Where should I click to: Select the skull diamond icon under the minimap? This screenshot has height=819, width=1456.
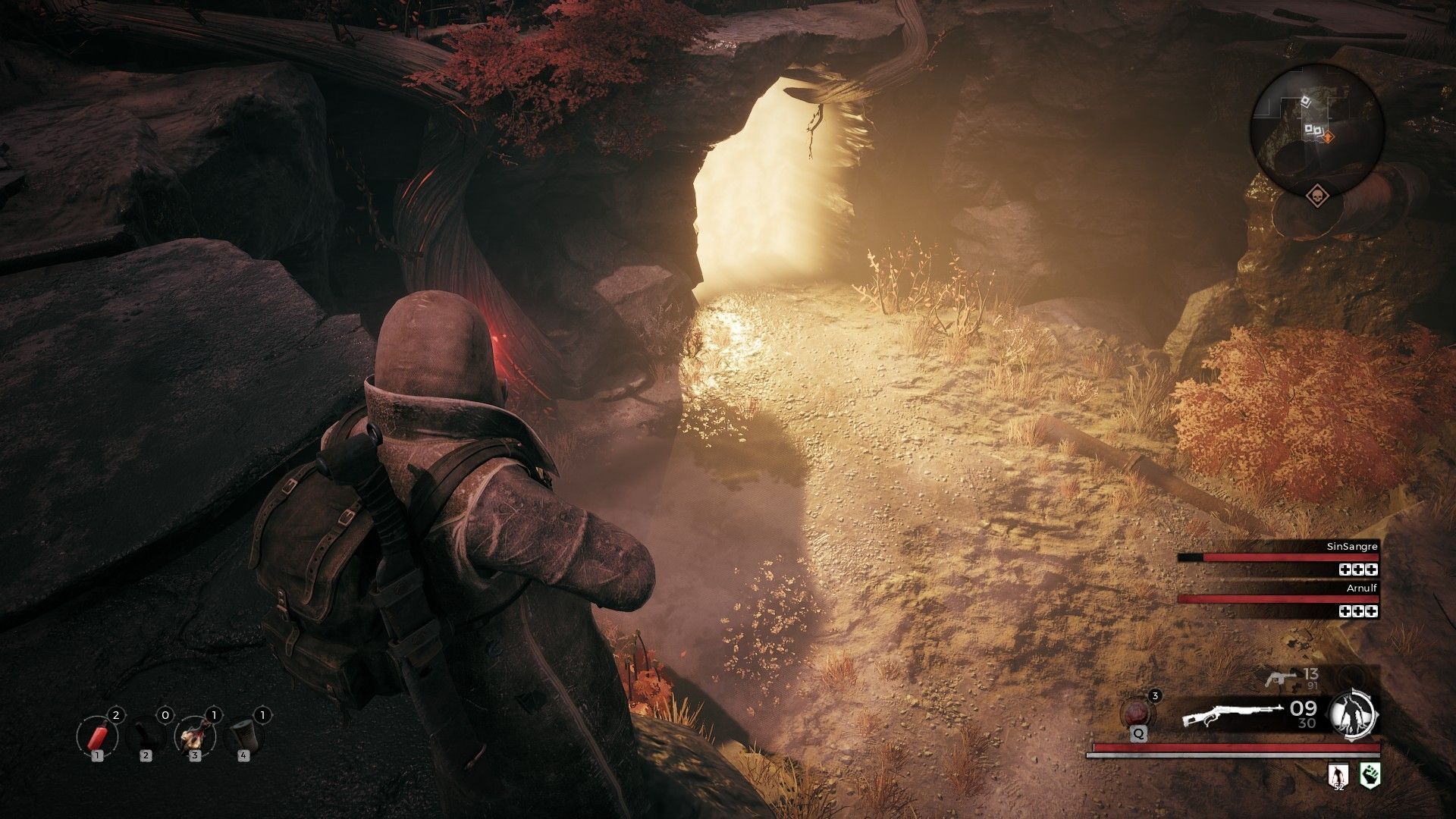coord(1316,195)
